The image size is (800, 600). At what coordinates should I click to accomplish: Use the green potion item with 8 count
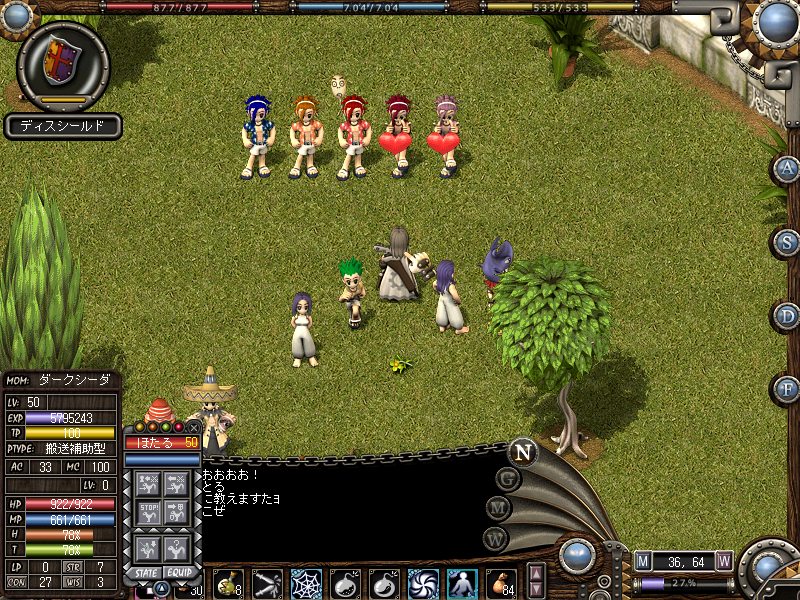point(228,582)
